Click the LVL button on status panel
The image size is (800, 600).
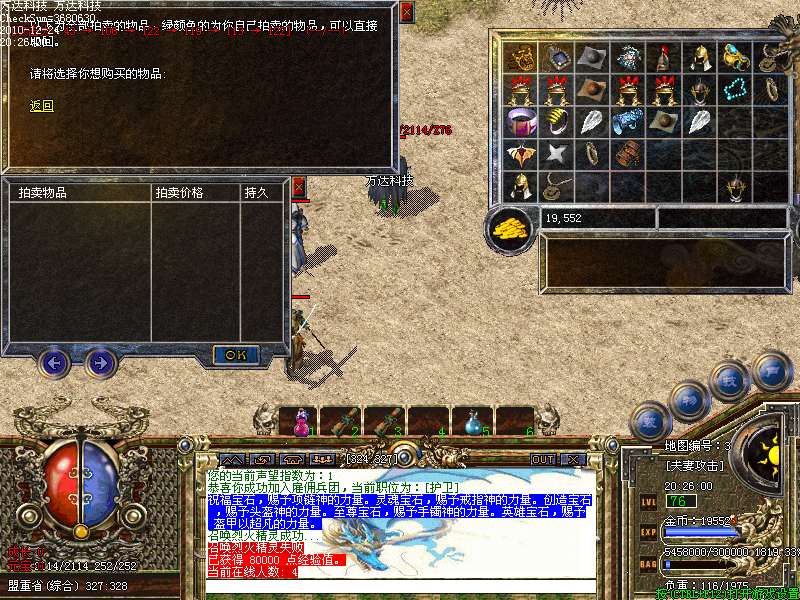649,501
